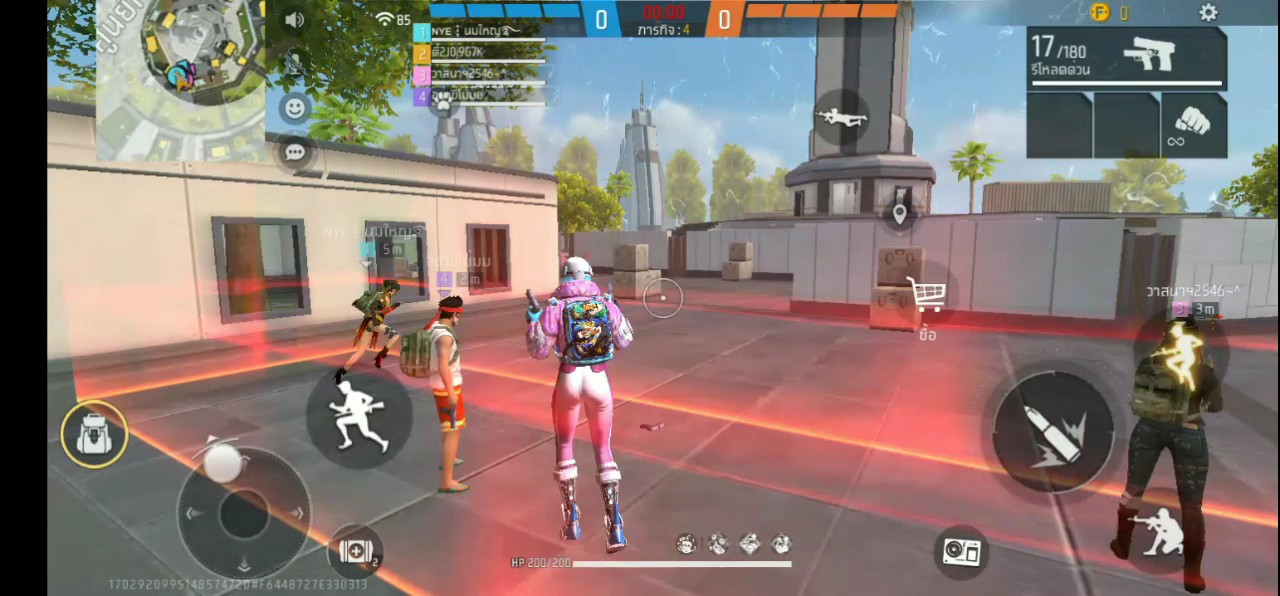Tap the gold coin currency icon
This screenshot has height=596, width=1280.
pos(1100,12)
